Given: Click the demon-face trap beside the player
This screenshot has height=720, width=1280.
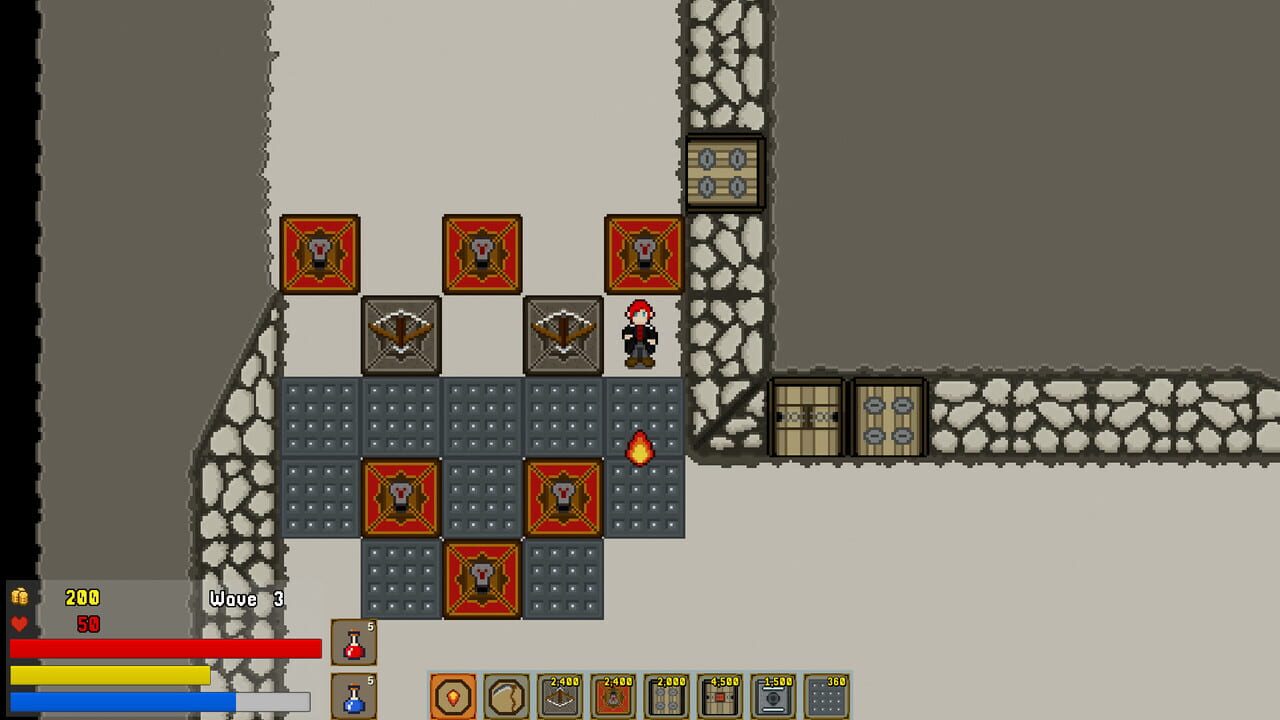Looking at the screenshot, I should [x=641, y=253].
